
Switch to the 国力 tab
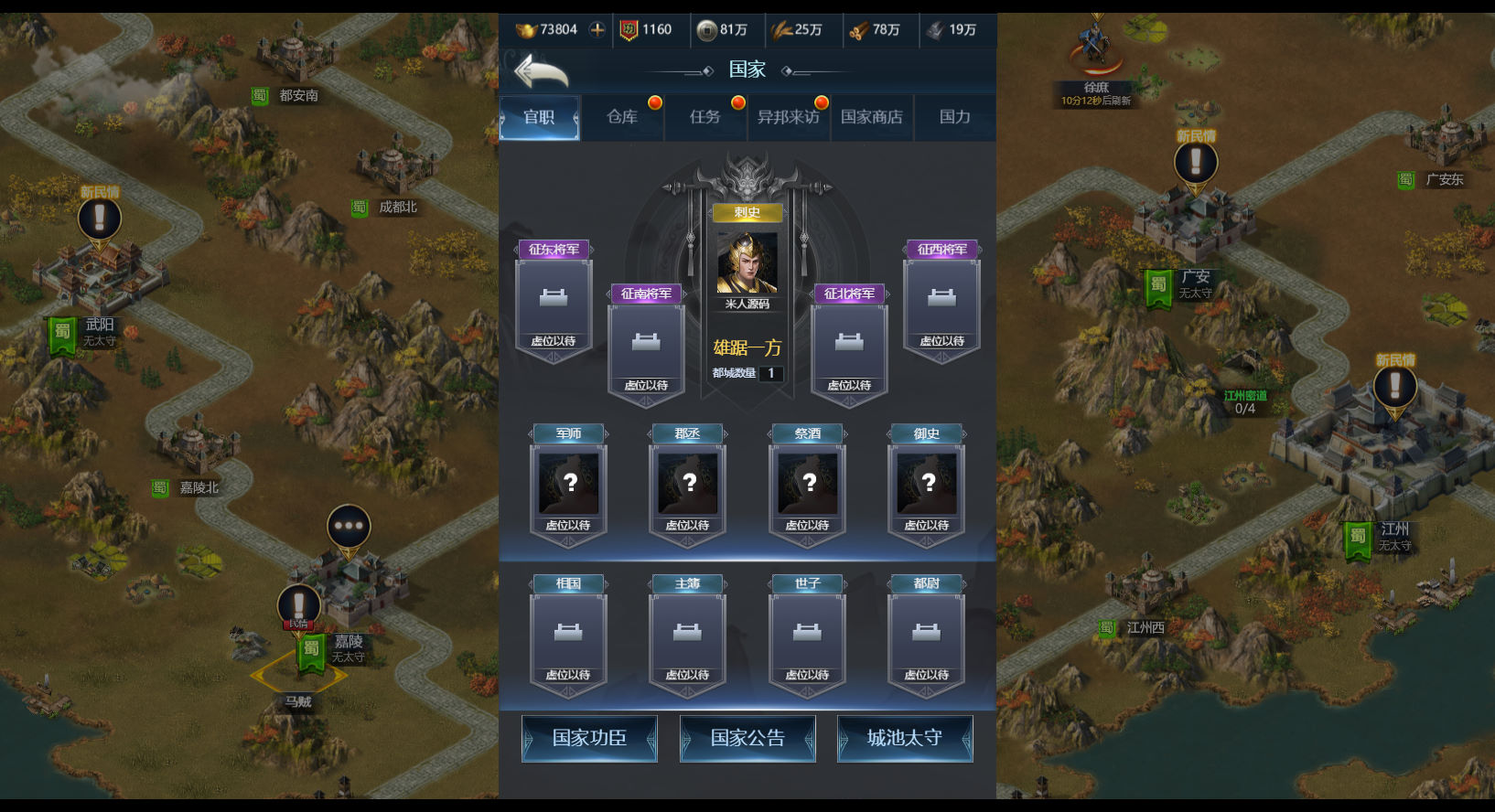point(954,117)
